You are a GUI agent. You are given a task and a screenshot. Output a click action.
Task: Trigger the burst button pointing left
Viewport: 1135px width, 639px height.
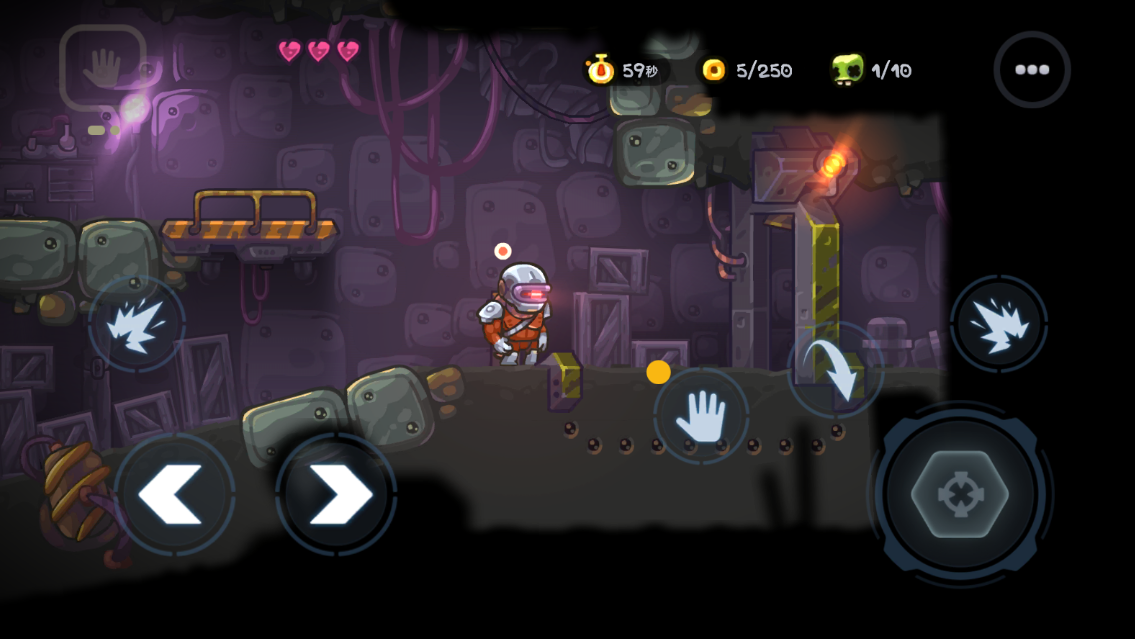click(137, 324)
